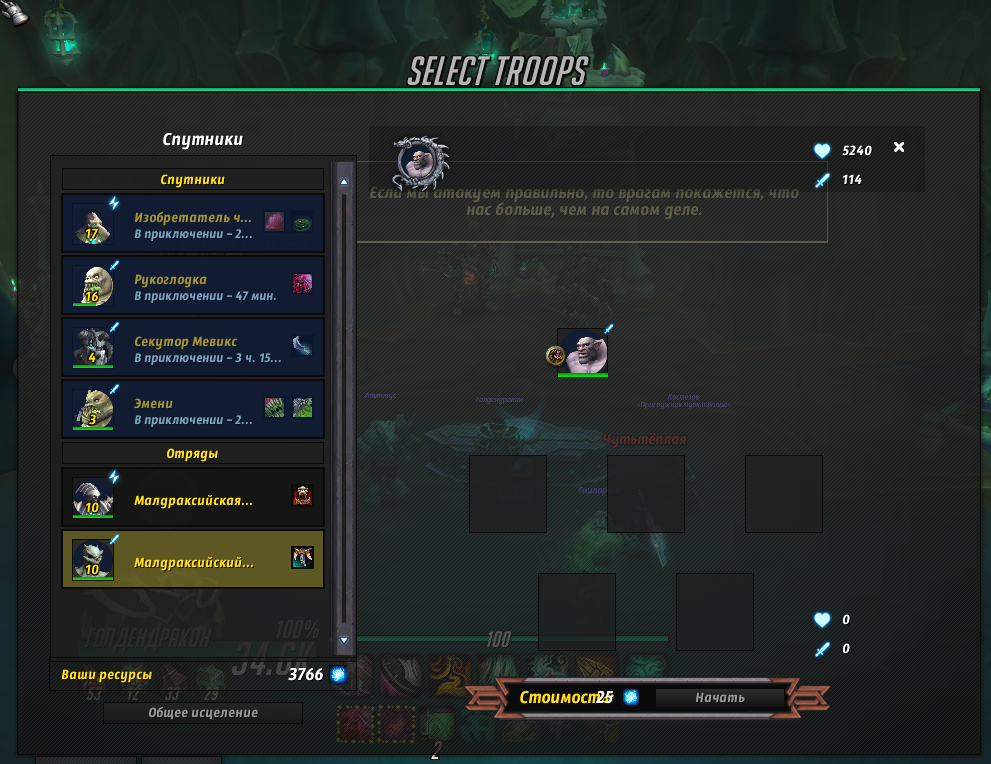Select Секутор Мевикс in followers list

tap(192, 347)
